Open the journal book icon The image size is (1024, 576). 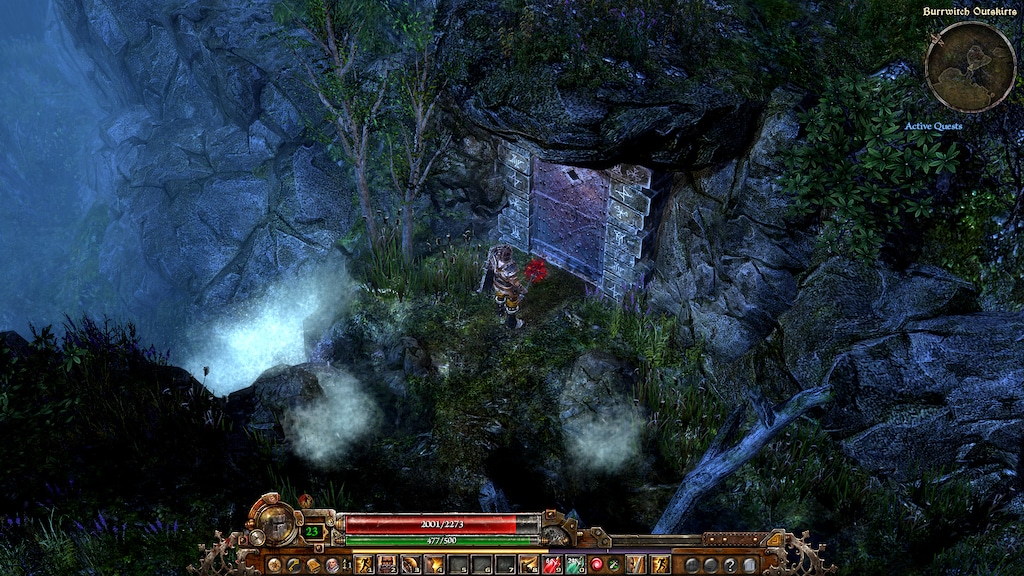pos(312,565)
